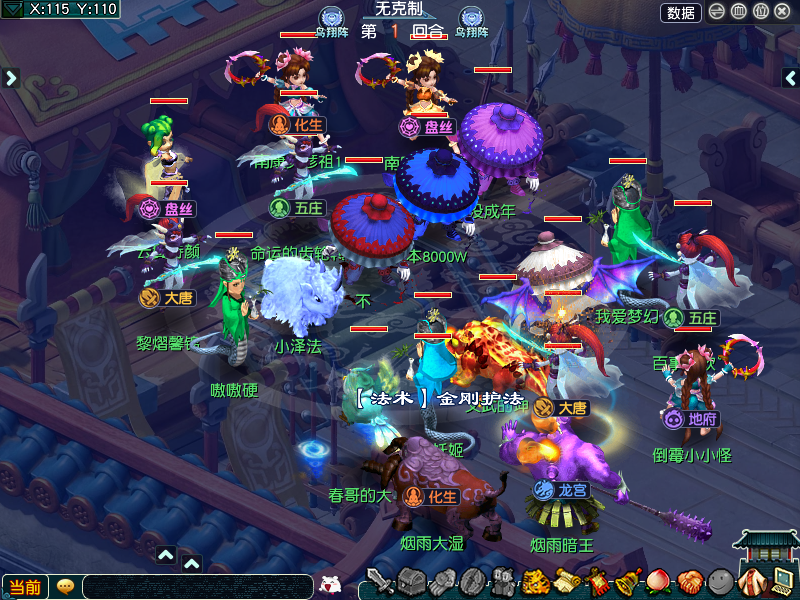Open the yellow scroll quest icon

pyautogui.click(x=567, y=581)
